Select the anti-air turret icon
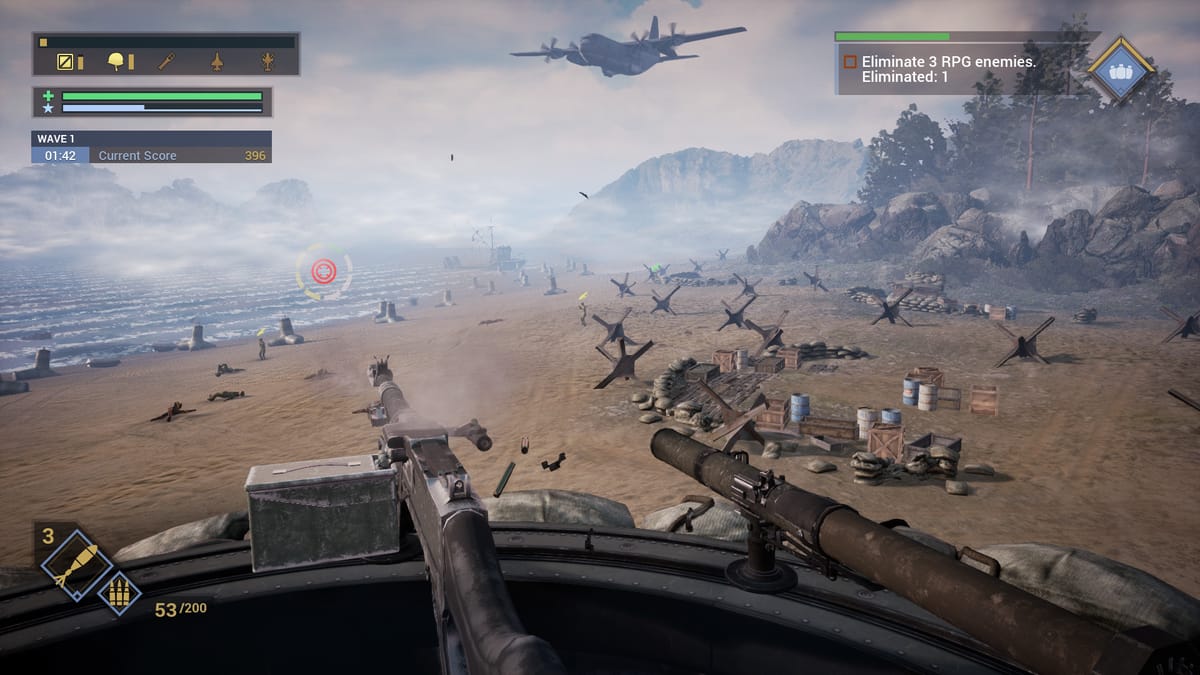The image size is (1200, 675). point(267,62)
